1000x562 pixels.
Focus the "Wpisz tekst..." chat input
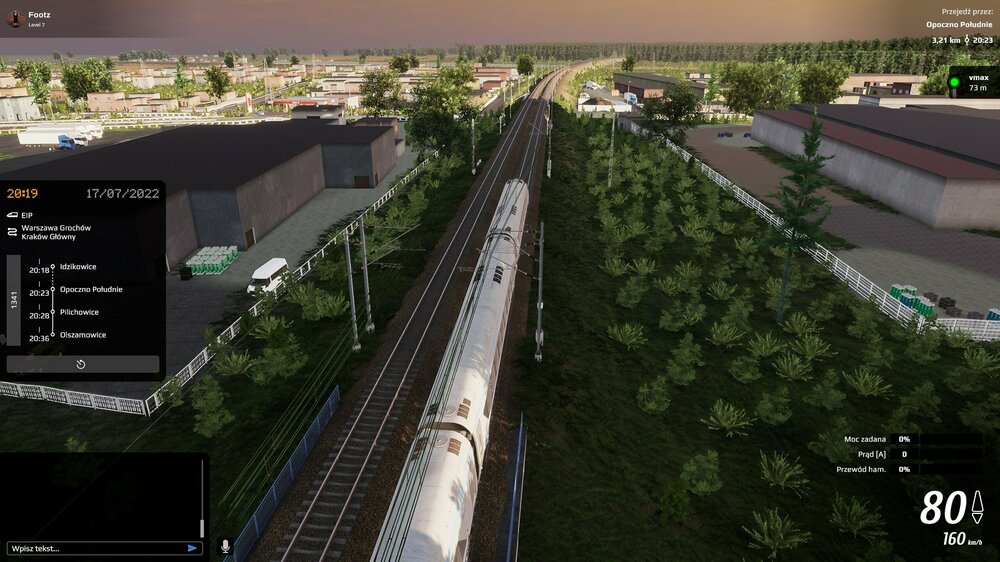[95, 548]
